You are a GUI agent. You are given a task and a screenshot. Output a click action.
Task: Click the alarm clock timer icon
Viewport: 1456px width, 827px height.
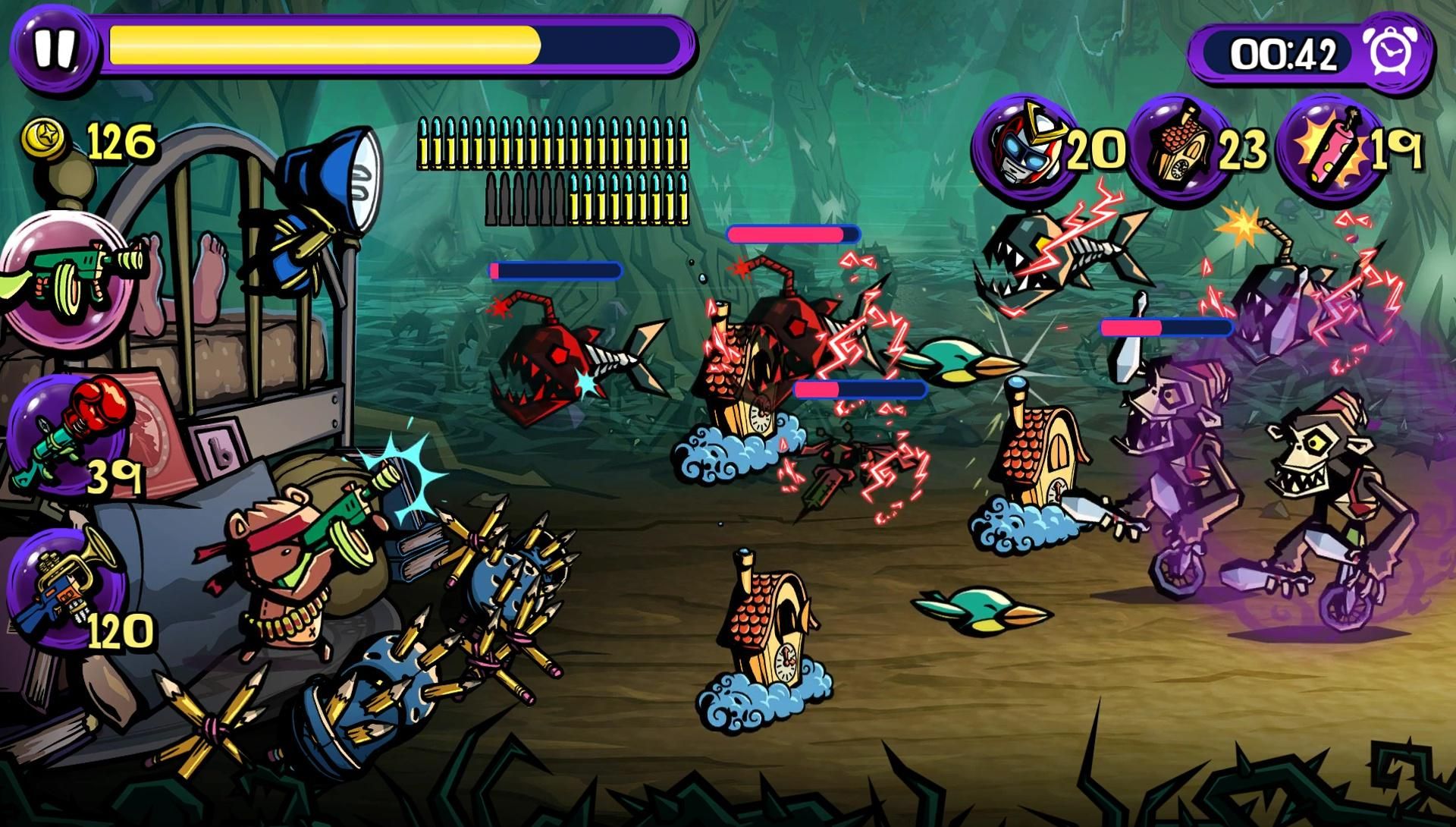pyautogui.click(x=1401, y=52)
